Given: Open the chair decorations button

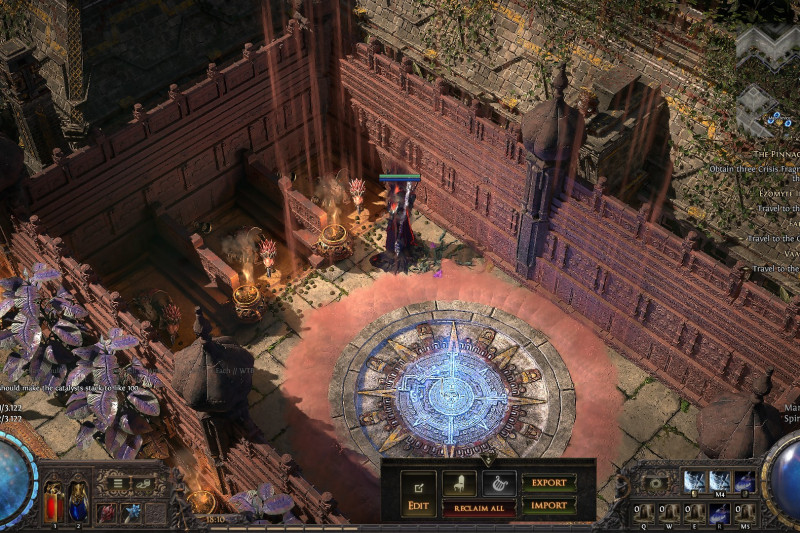Looking at the screenshot, I should click(x=459, y=484).
